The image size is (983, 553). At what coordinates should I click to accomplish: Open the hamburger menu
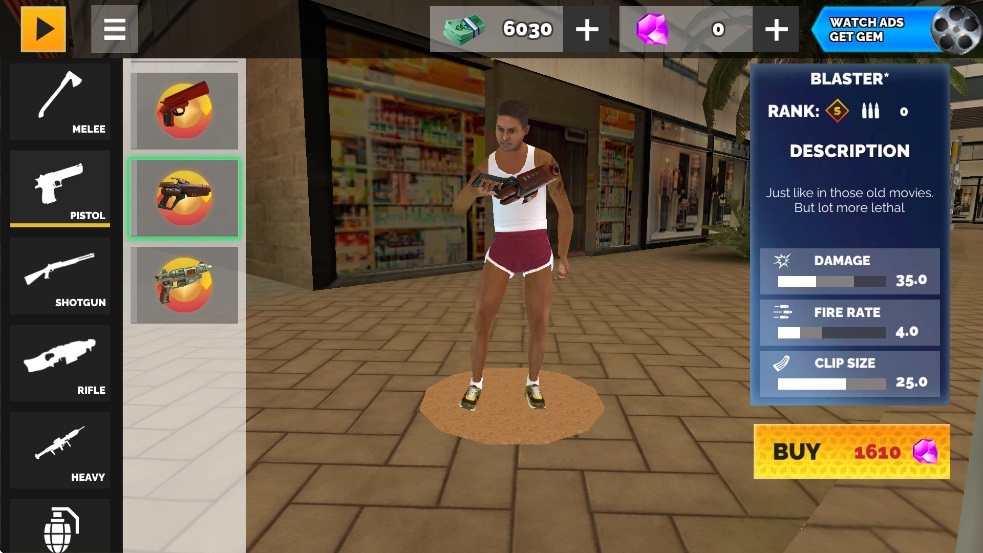(x=114, y=30)
